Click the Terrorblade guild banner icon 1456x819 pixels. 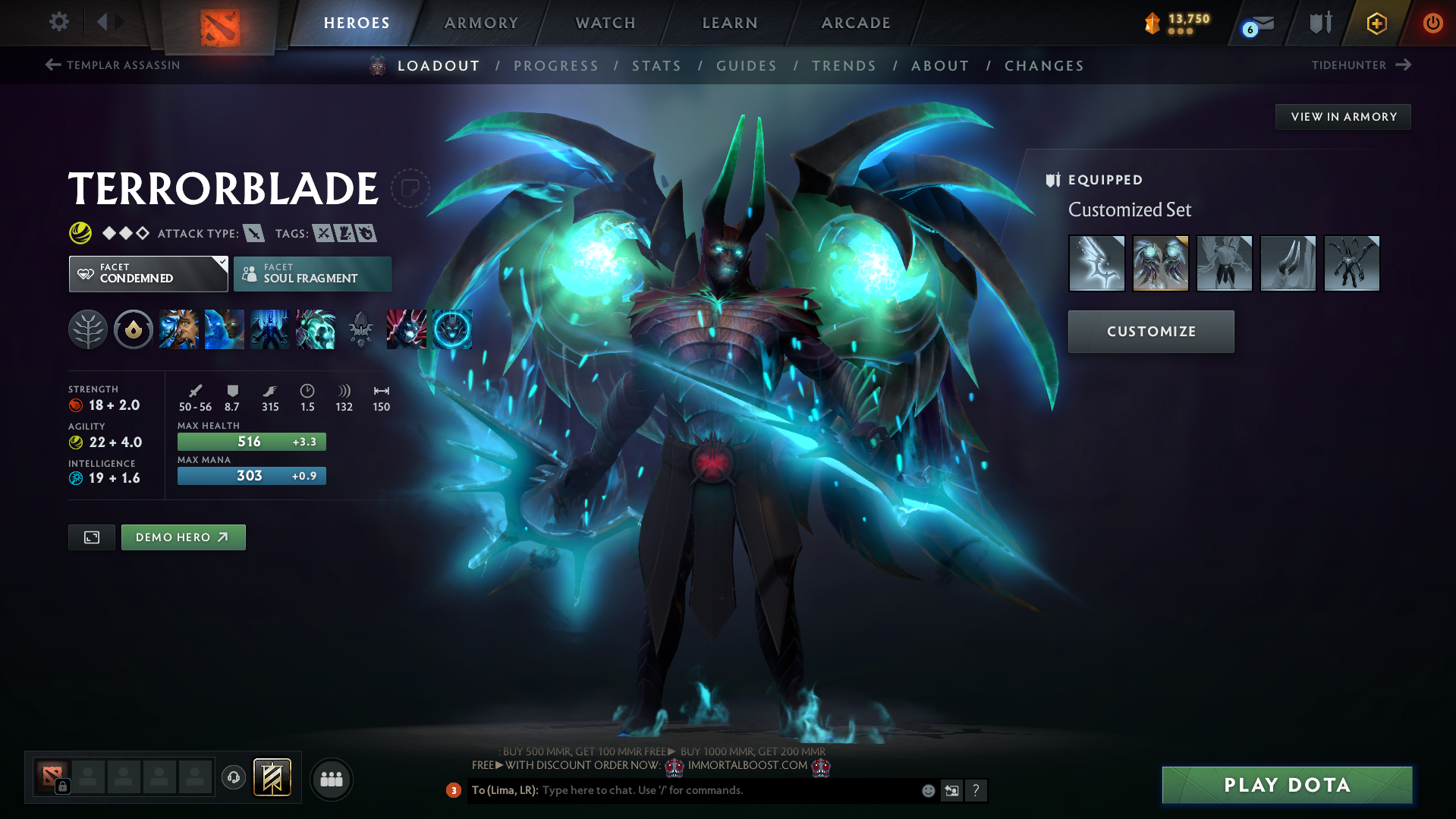272,777
